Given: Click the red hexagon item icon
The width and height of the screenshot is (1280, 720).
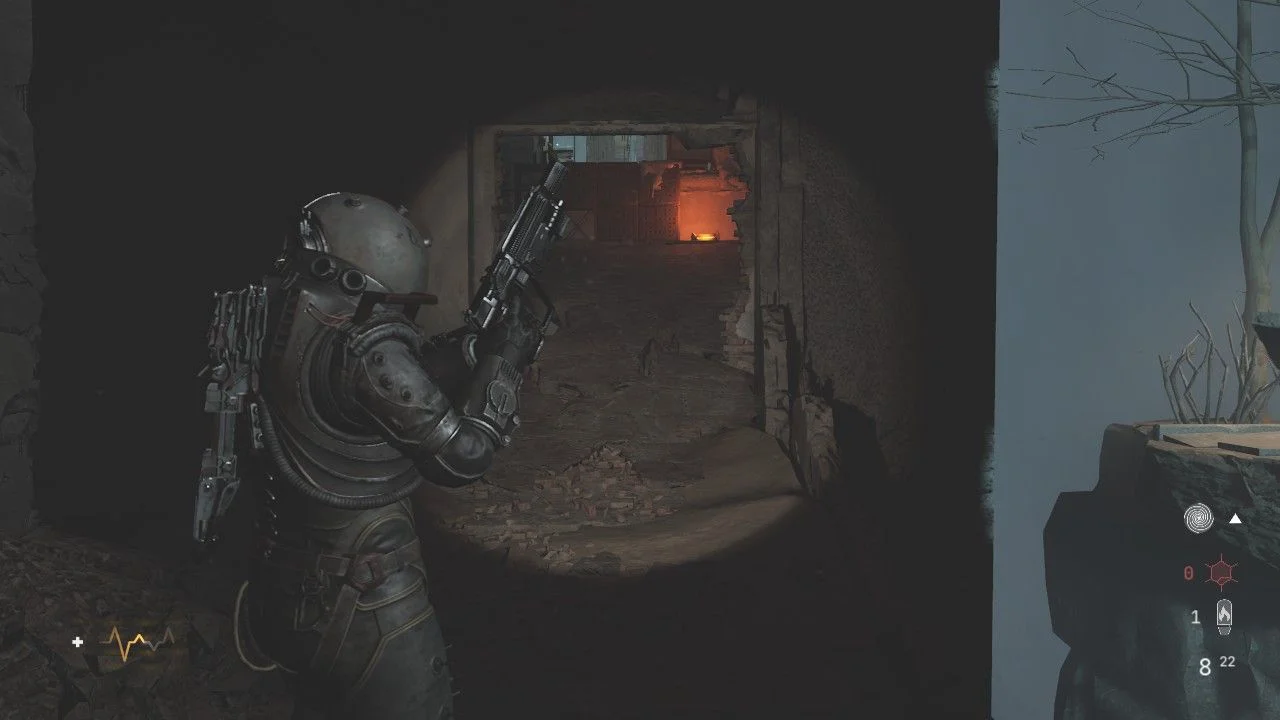Looking at the screenshot, I should [x=1219, y=573].
